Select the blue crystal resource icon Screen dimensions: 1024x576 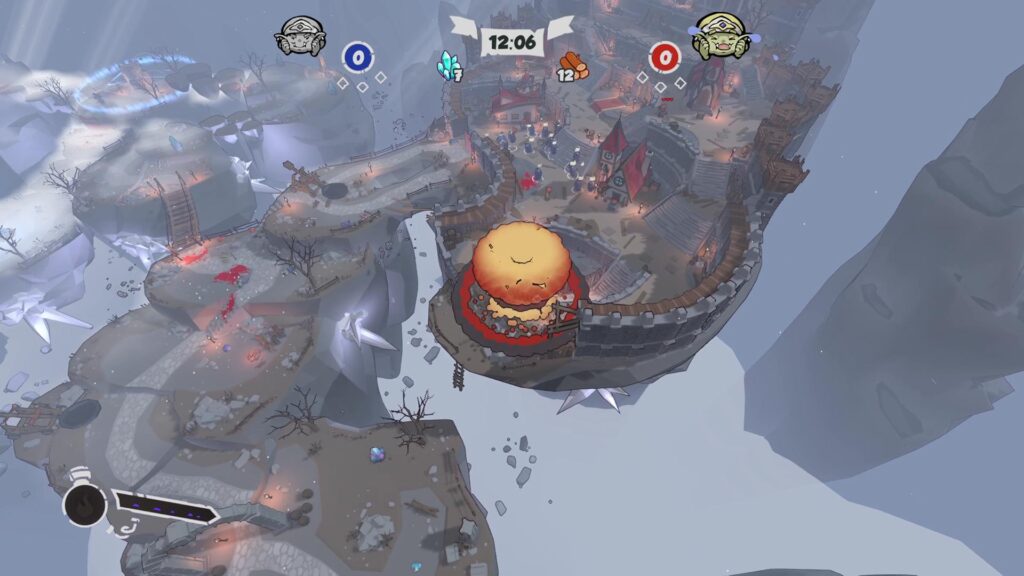pyautogui.click(x=446, y=63)
